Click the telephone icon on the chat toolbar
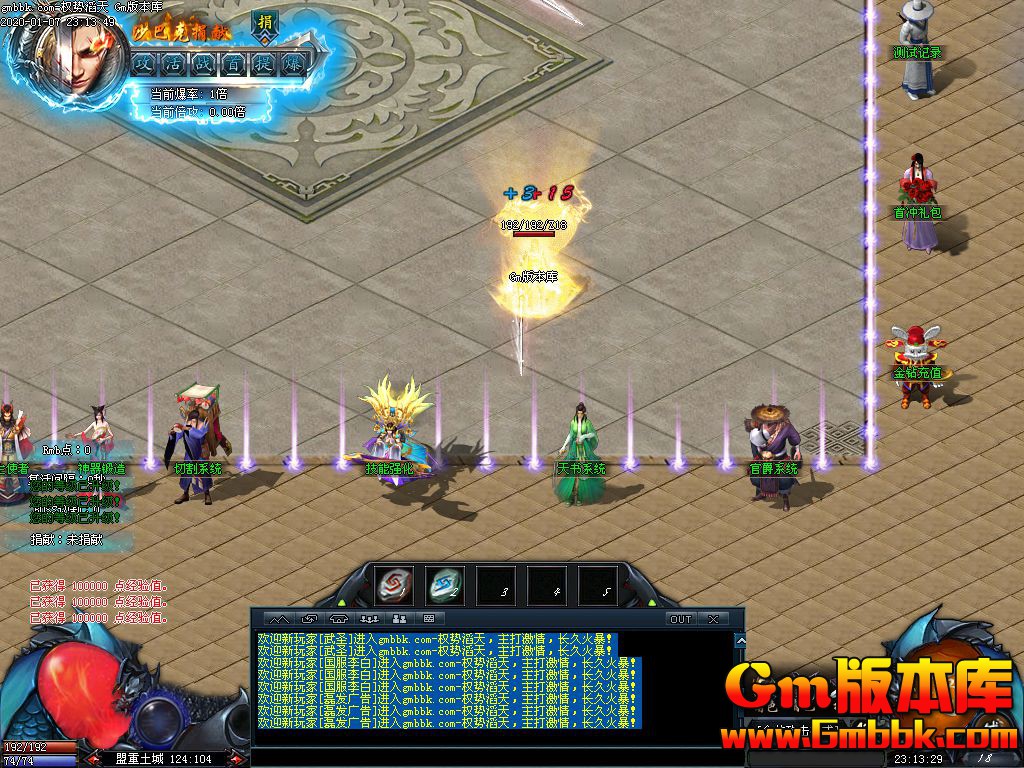The image size is (1024, 768). click(x=339, y=619)
